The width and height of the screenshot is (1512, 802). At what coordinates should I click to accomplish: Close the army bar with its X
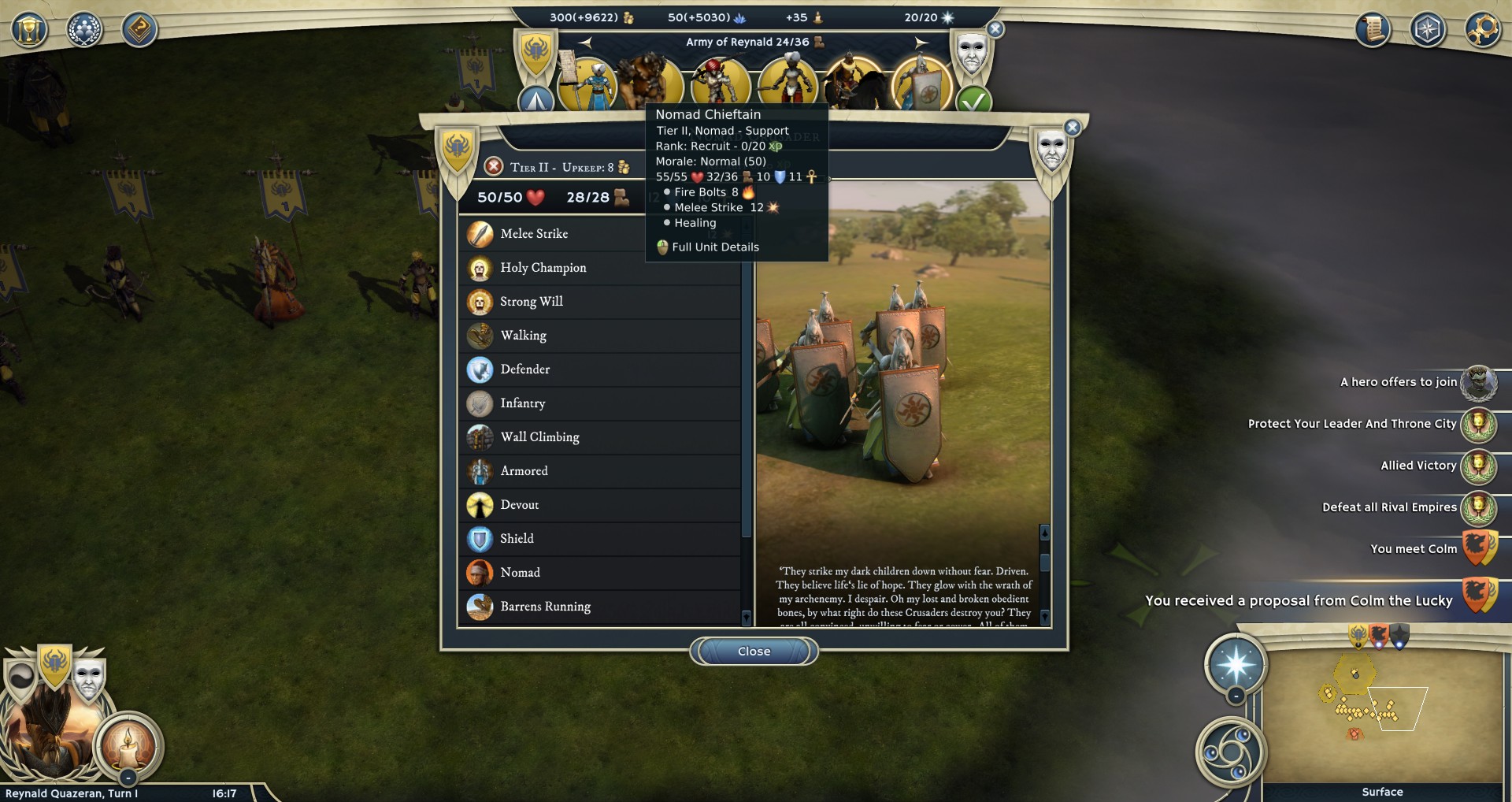995,29
